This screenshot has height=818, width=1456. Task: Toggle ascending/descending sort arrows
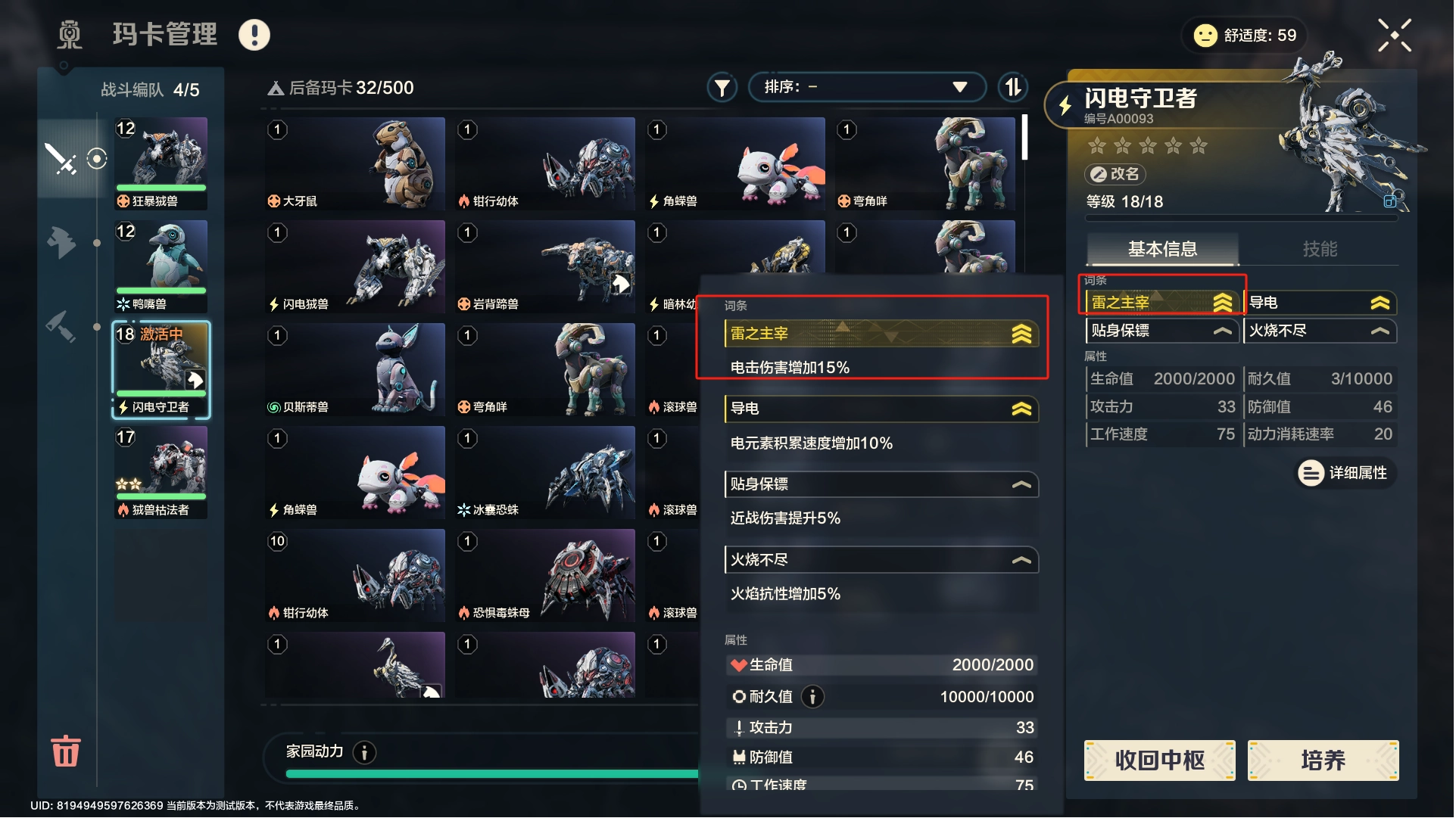tap(1012, 87)
